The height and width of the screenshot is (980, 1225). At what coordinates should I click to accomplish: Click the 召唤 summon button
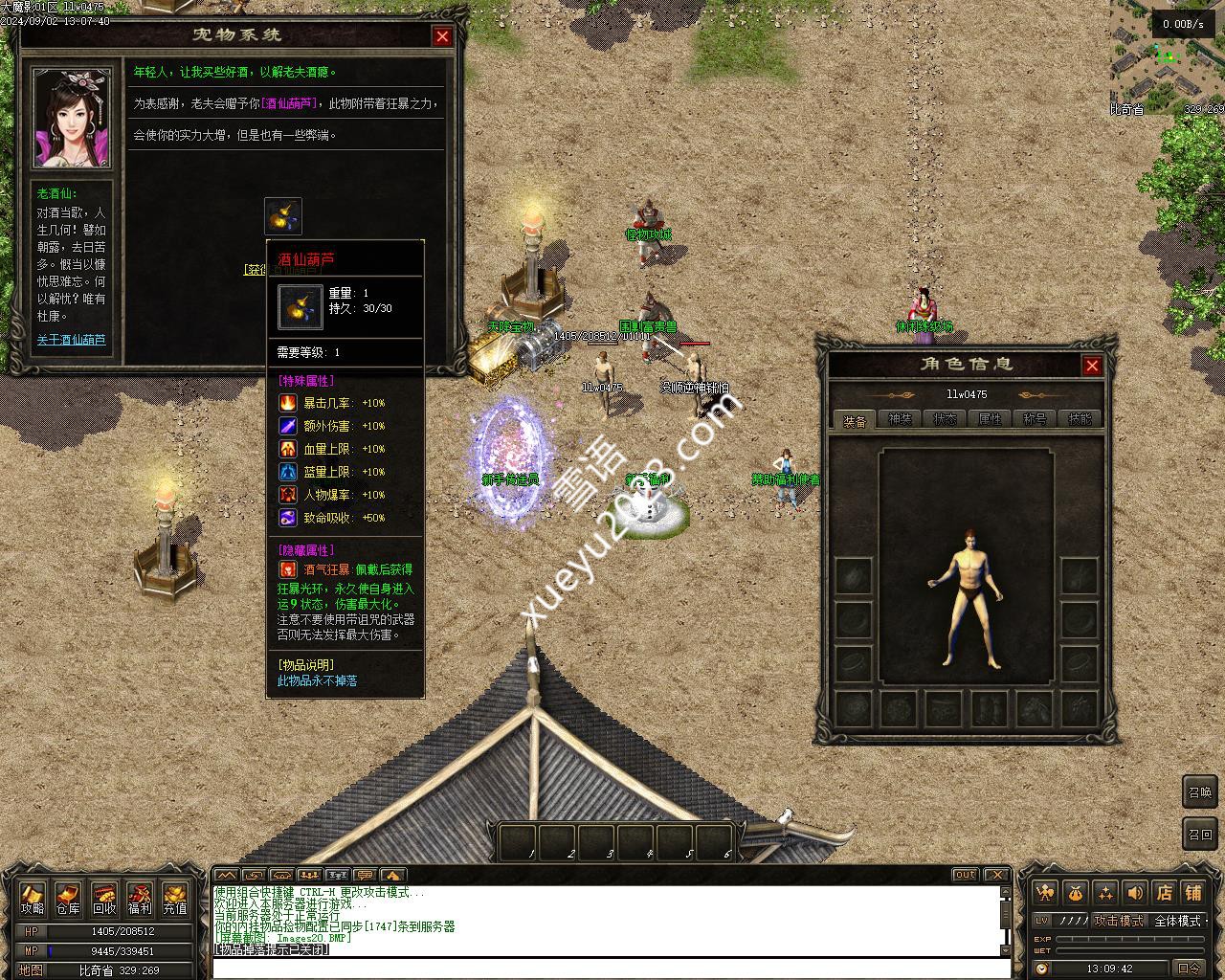click(1200, 792)
